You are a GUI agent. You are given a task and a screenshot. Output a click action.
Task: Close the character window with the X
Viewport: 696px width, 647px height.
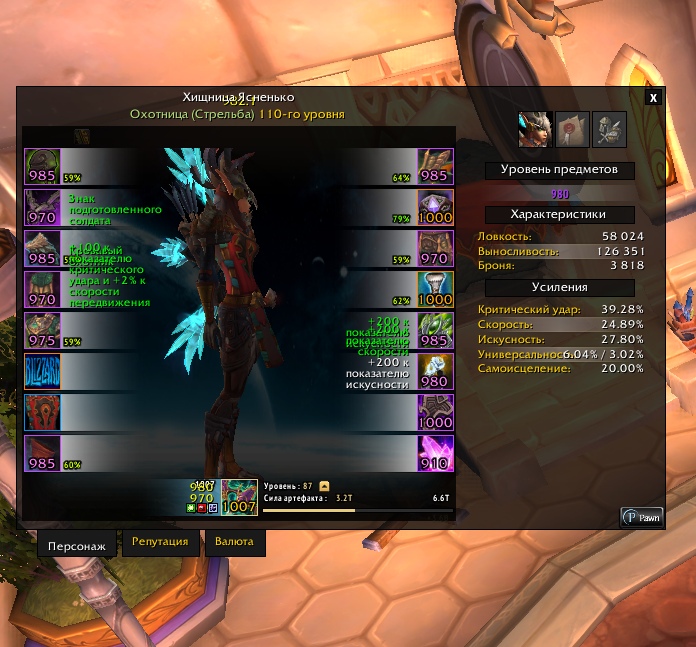coord(653,97)
